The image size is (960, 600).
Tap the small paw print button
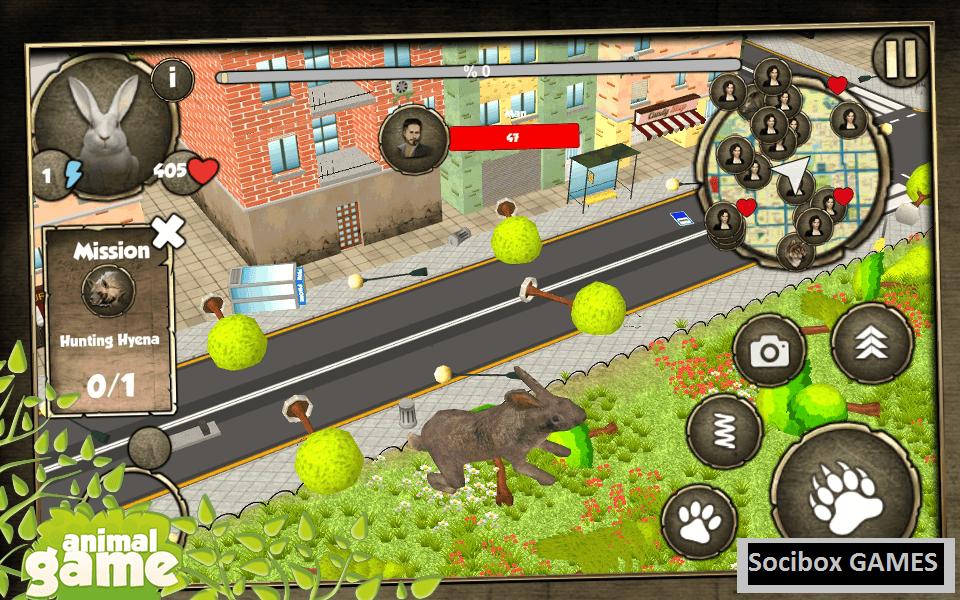click(x=699, y=521)
